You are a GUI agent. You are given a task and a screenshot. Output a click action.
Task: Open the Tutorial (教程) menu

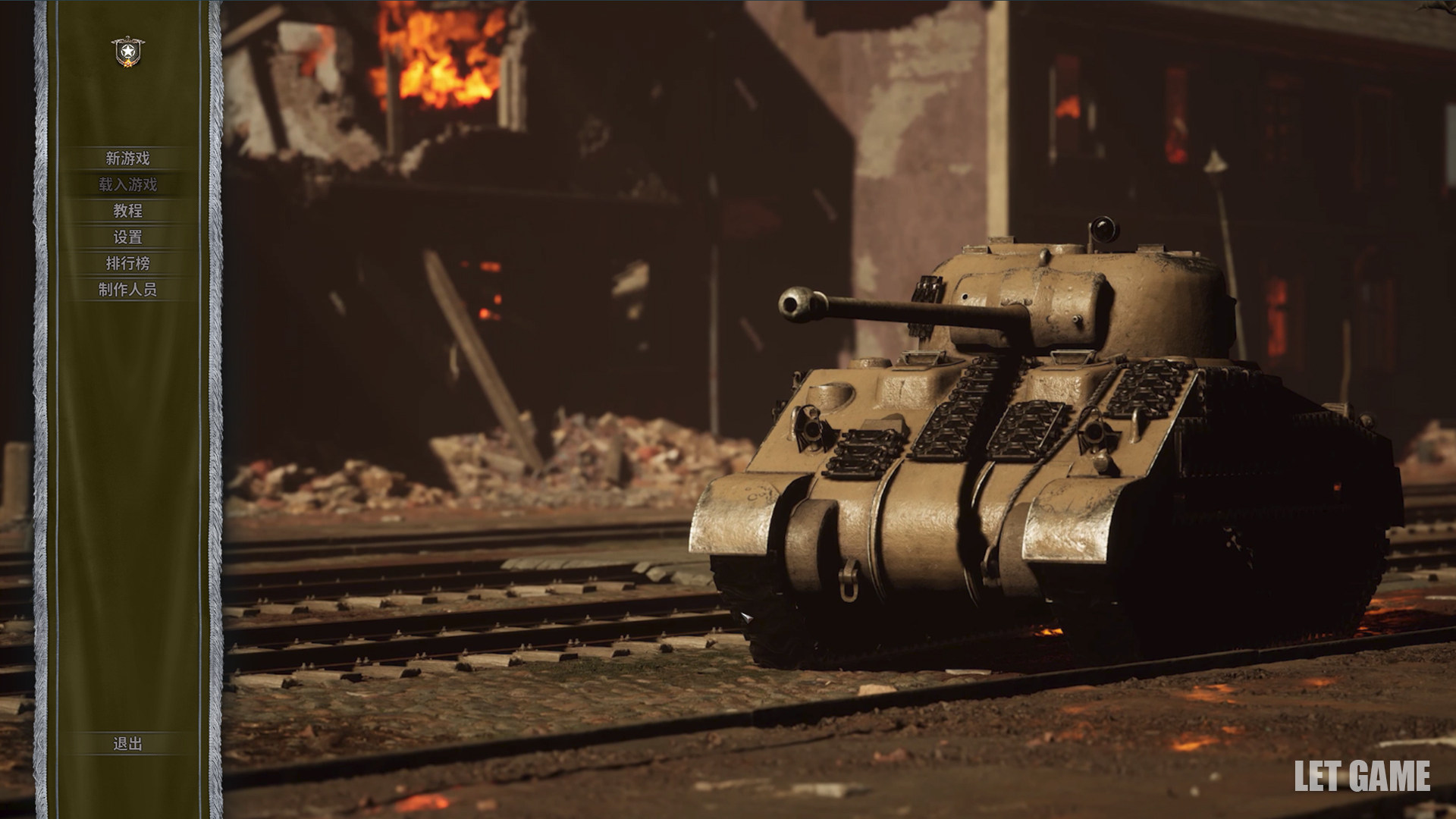(127, 211)
